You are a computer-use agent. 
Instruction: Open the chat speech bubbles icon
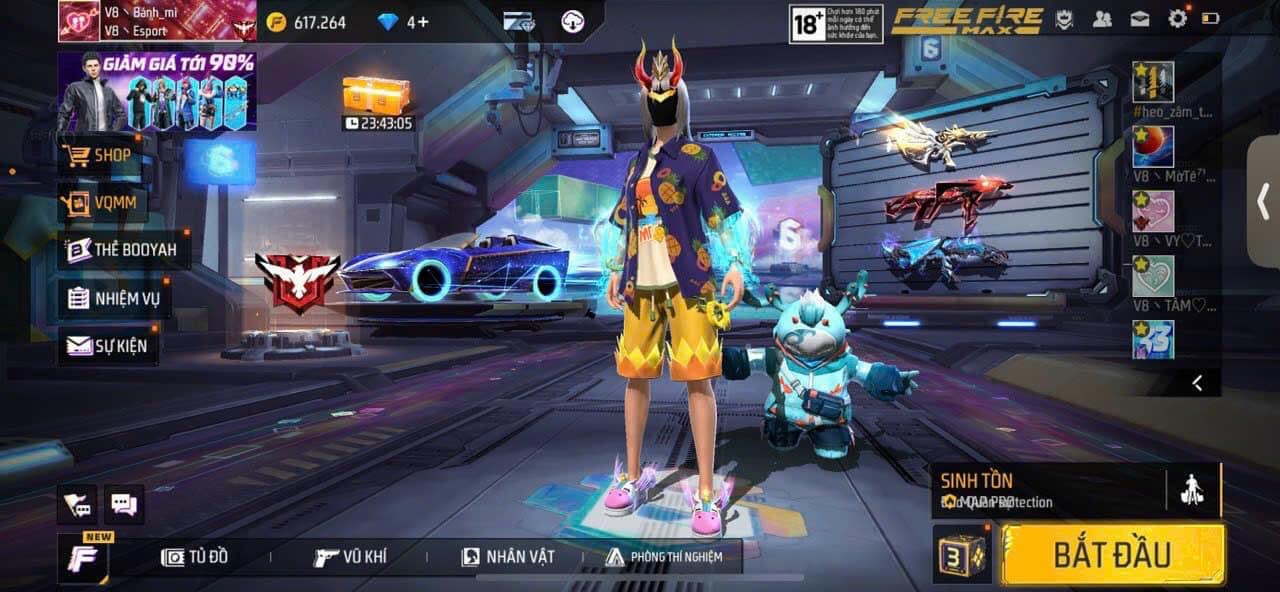[124, 505]
